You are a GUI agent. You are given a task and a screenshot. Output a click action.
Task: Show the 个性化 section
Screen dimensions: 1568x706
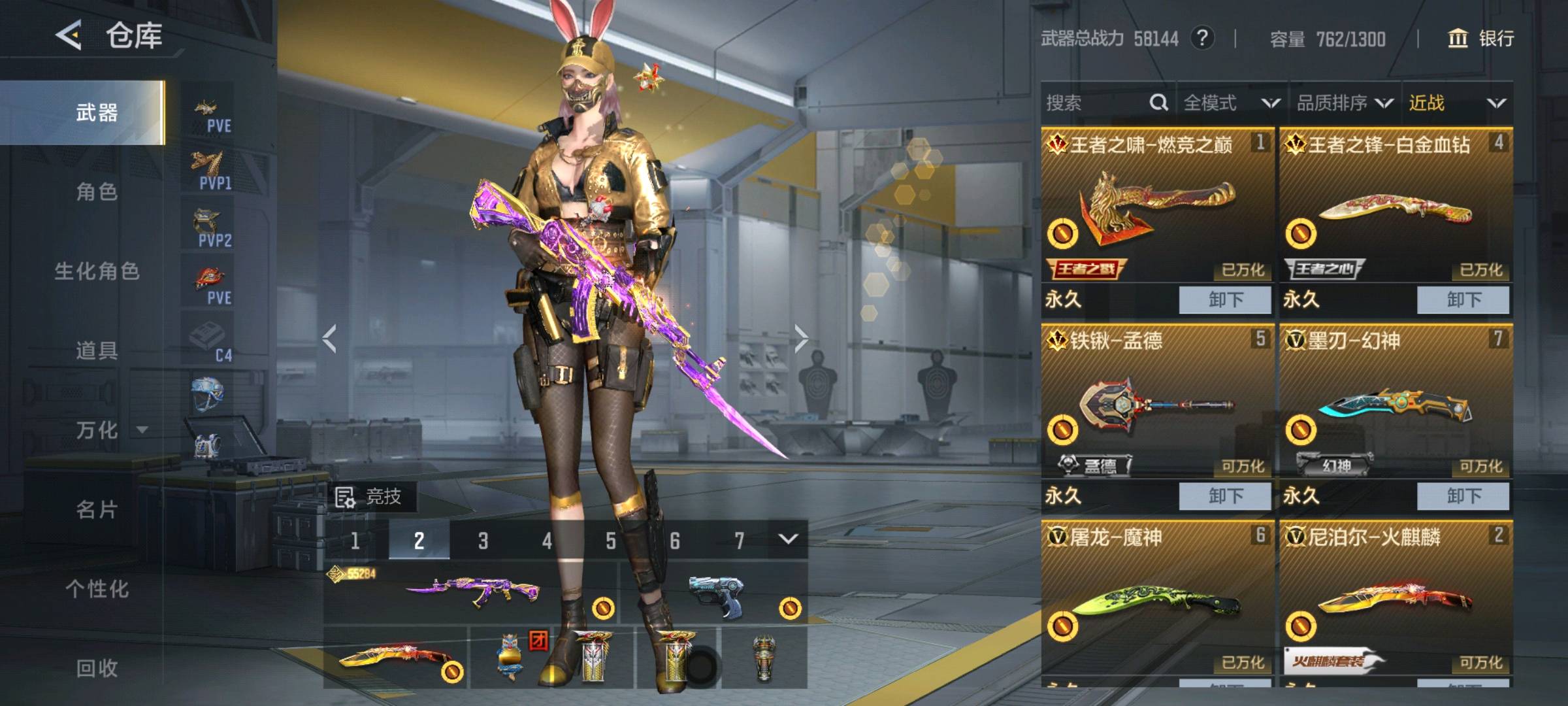click(x=97, y=589)
